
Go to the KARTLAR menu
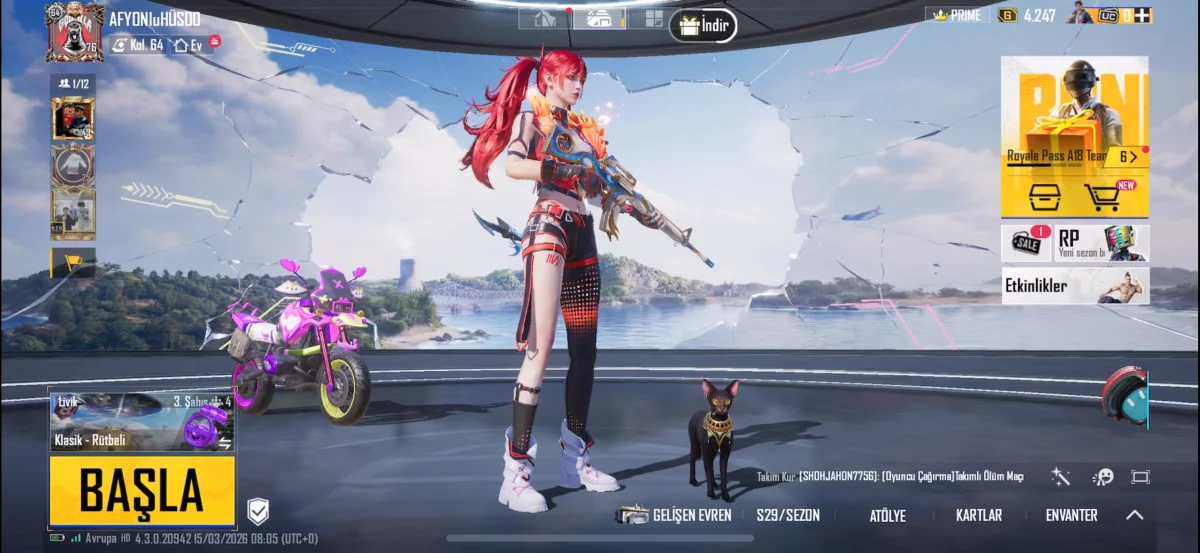[x=978, y=516]
